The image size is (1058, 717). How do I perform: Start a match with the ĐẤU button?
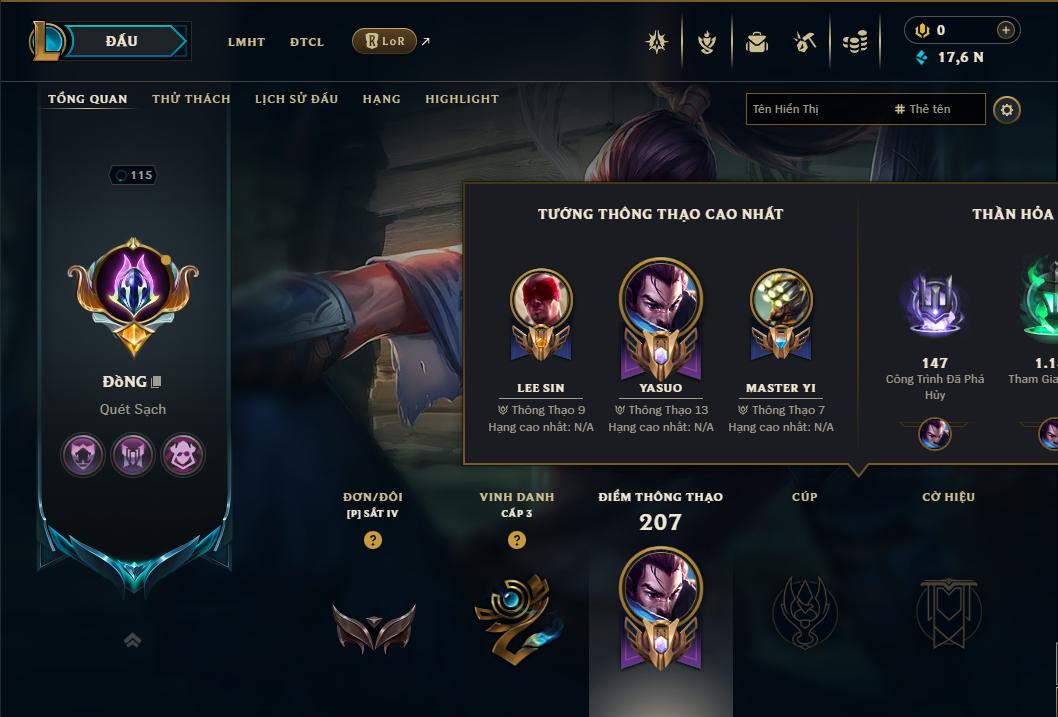tap(122, 41)
